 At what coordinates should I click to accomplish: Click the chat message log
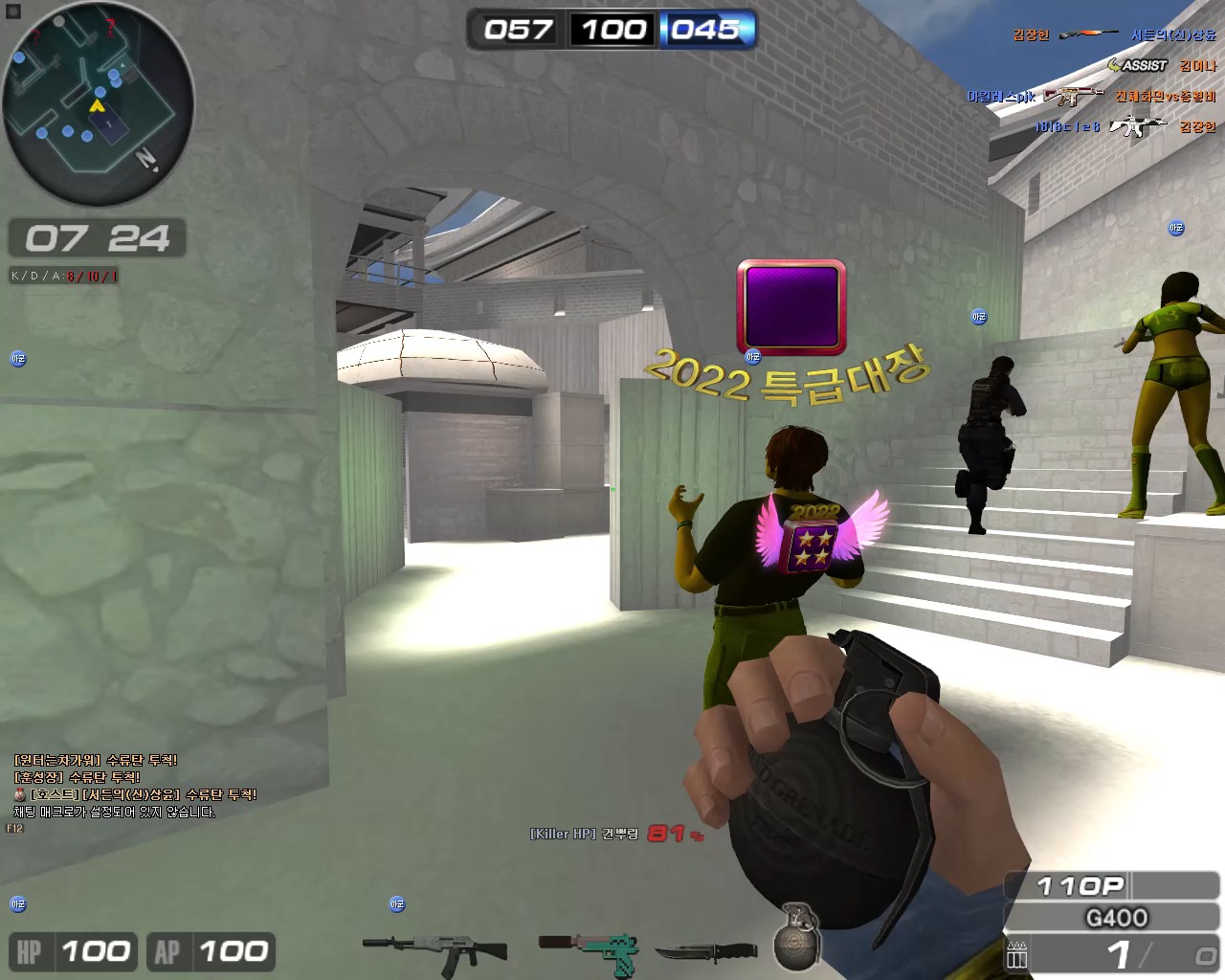pyautogui.click(x=134, y=786)
